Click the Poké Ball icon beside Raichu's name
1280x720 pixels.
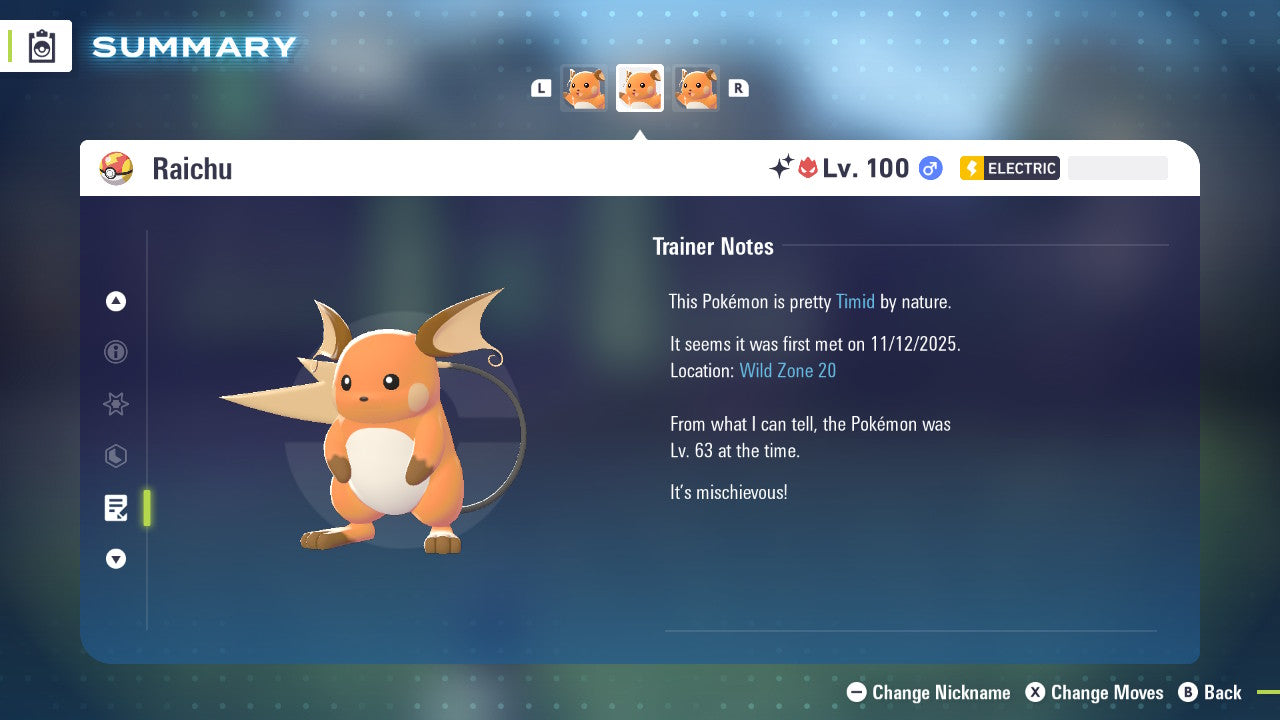(117, 168)
